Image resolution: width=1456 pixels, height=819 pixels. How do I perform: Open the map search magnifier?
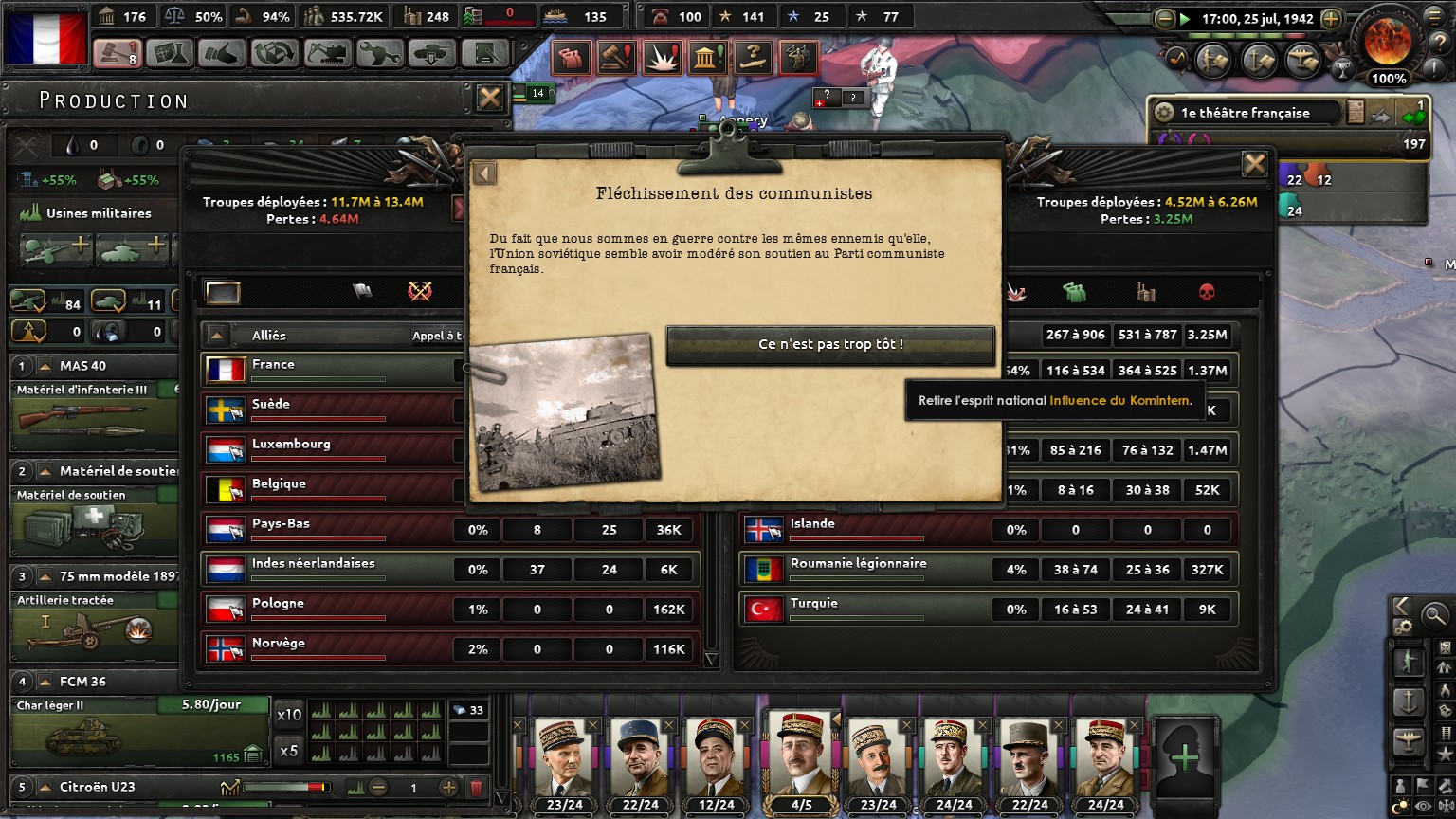1435,615
